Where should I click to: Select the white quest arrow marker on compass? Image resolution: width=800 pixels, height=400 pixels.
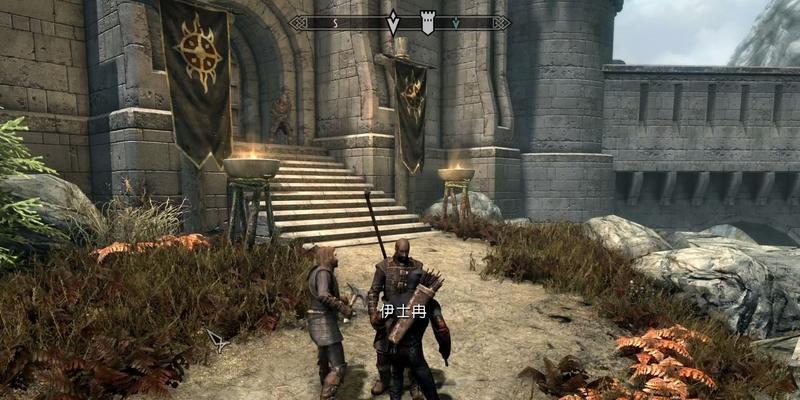(x=393, y=22)
